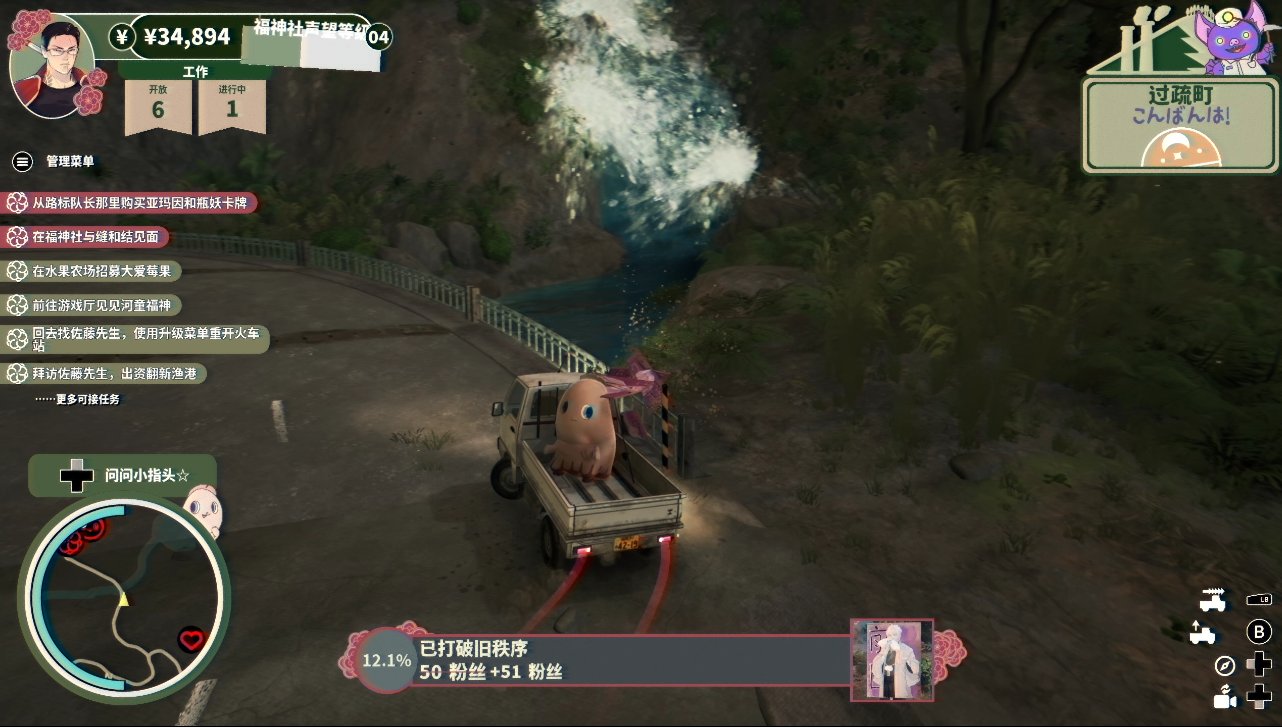This screenshot has height=727, width=1282.
Task: Expand 更多可接任务 quest list
Action: (x=77, y=399)
